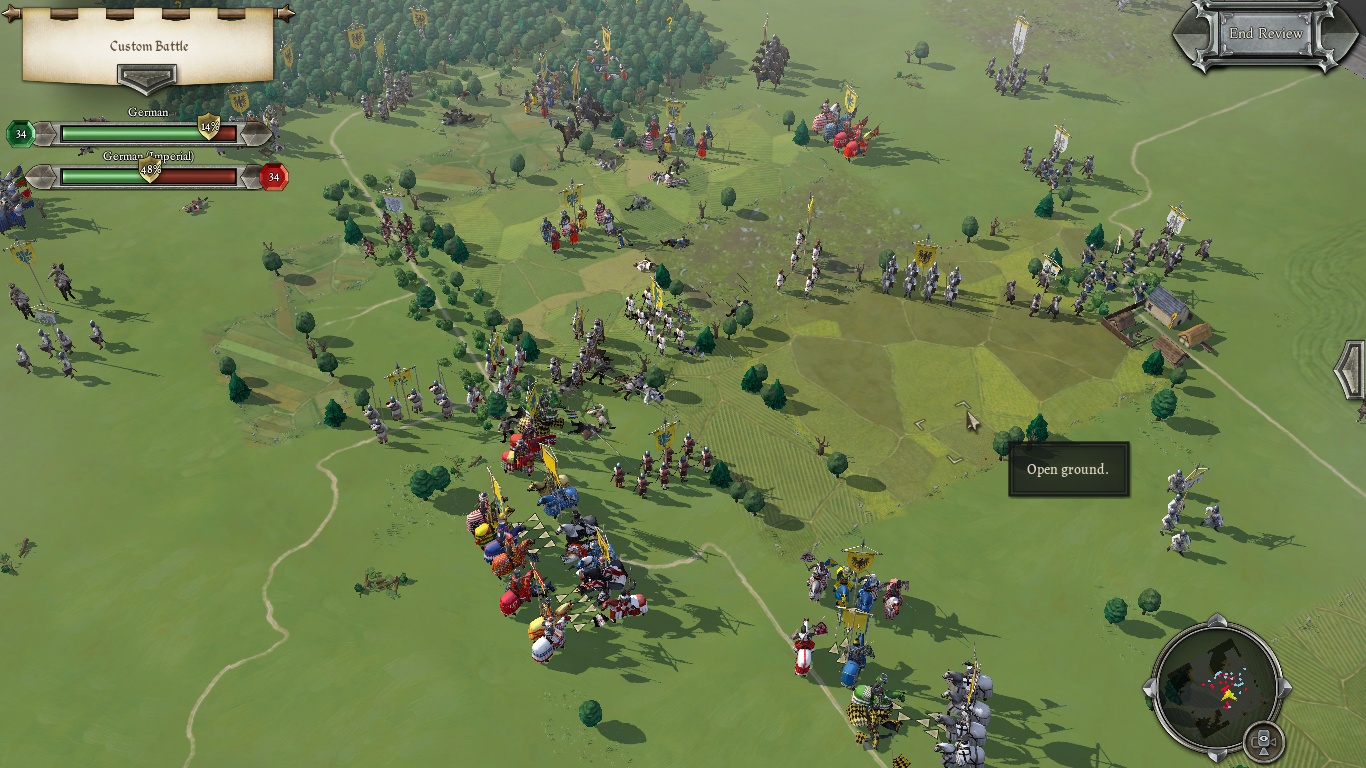Click the minimap's bottom arrow knob
The image size is (1366, 768).
coord(1217,752)
